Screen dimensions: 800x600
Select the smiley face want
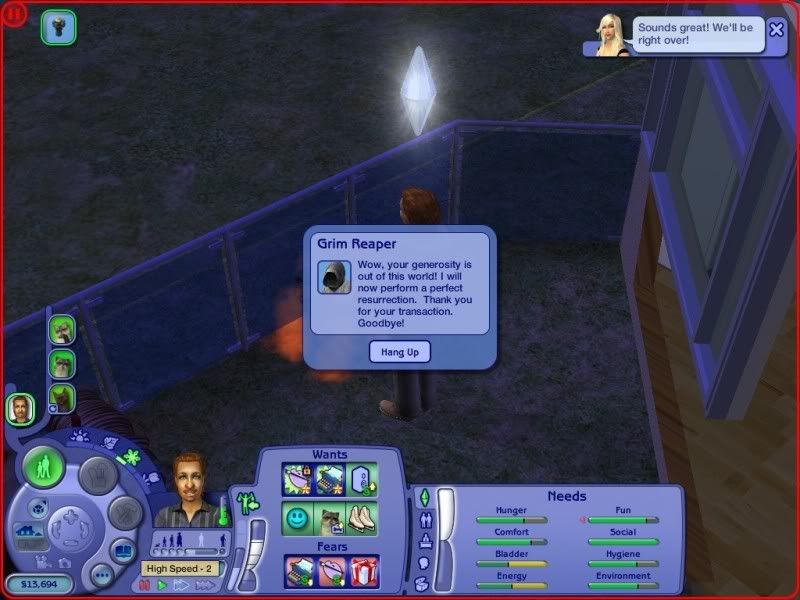(x=296, y=519)
